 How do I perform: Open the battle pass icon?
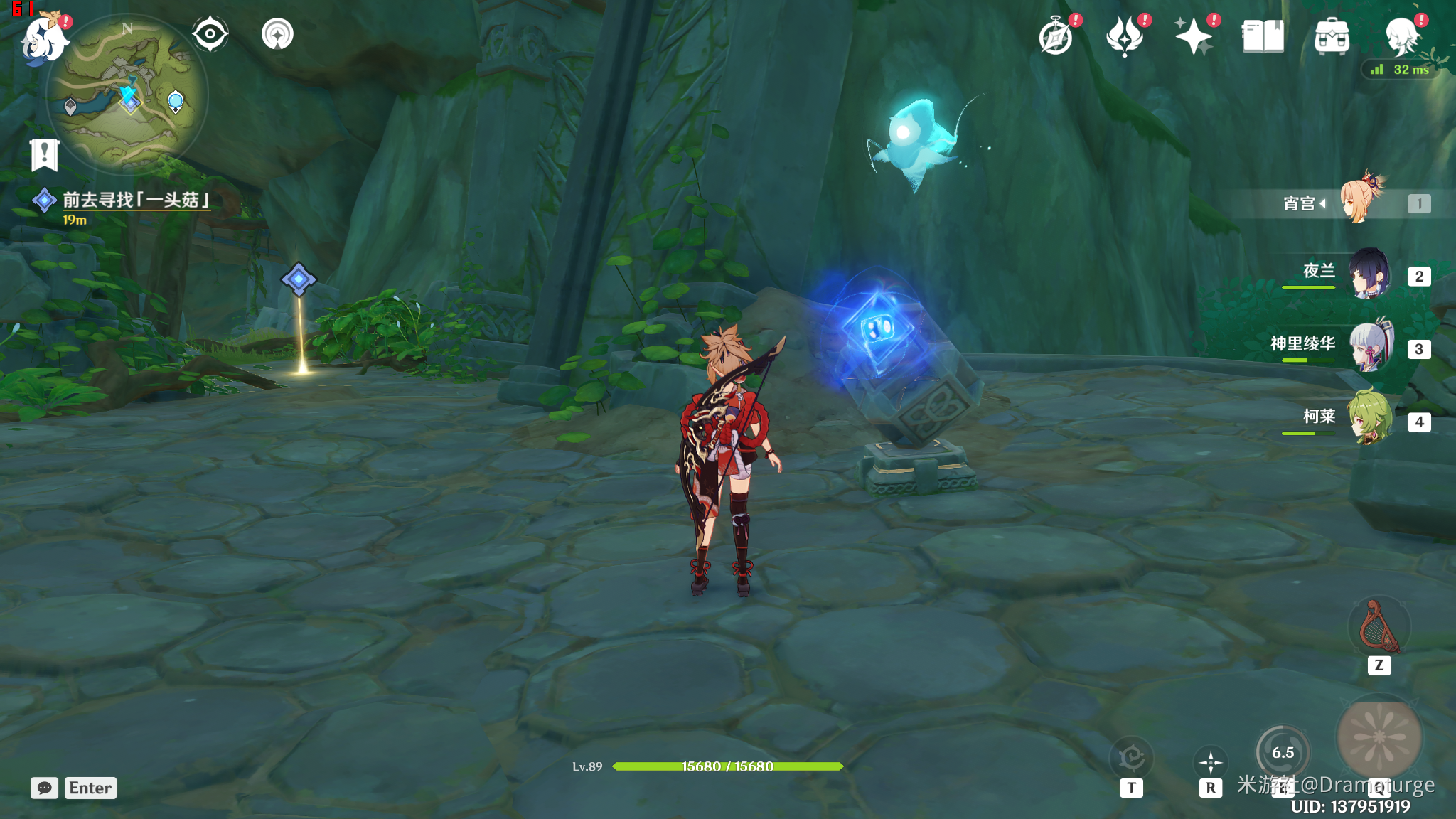pyautogui.click(x=1125, y=36)
